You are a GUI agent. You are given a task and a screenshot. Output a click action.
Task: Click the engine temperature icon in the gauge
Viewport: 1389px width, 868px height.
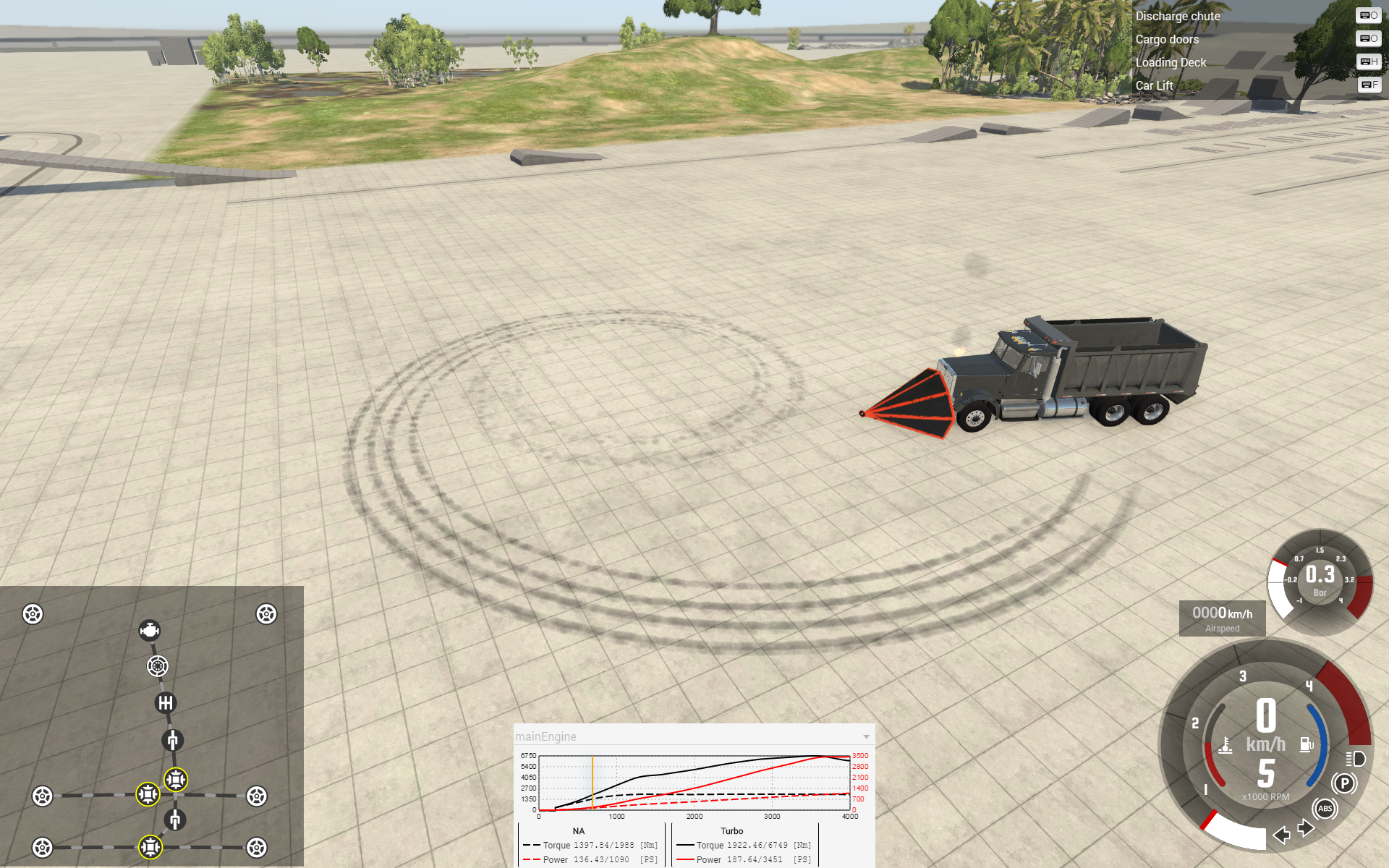(1226, 746)
